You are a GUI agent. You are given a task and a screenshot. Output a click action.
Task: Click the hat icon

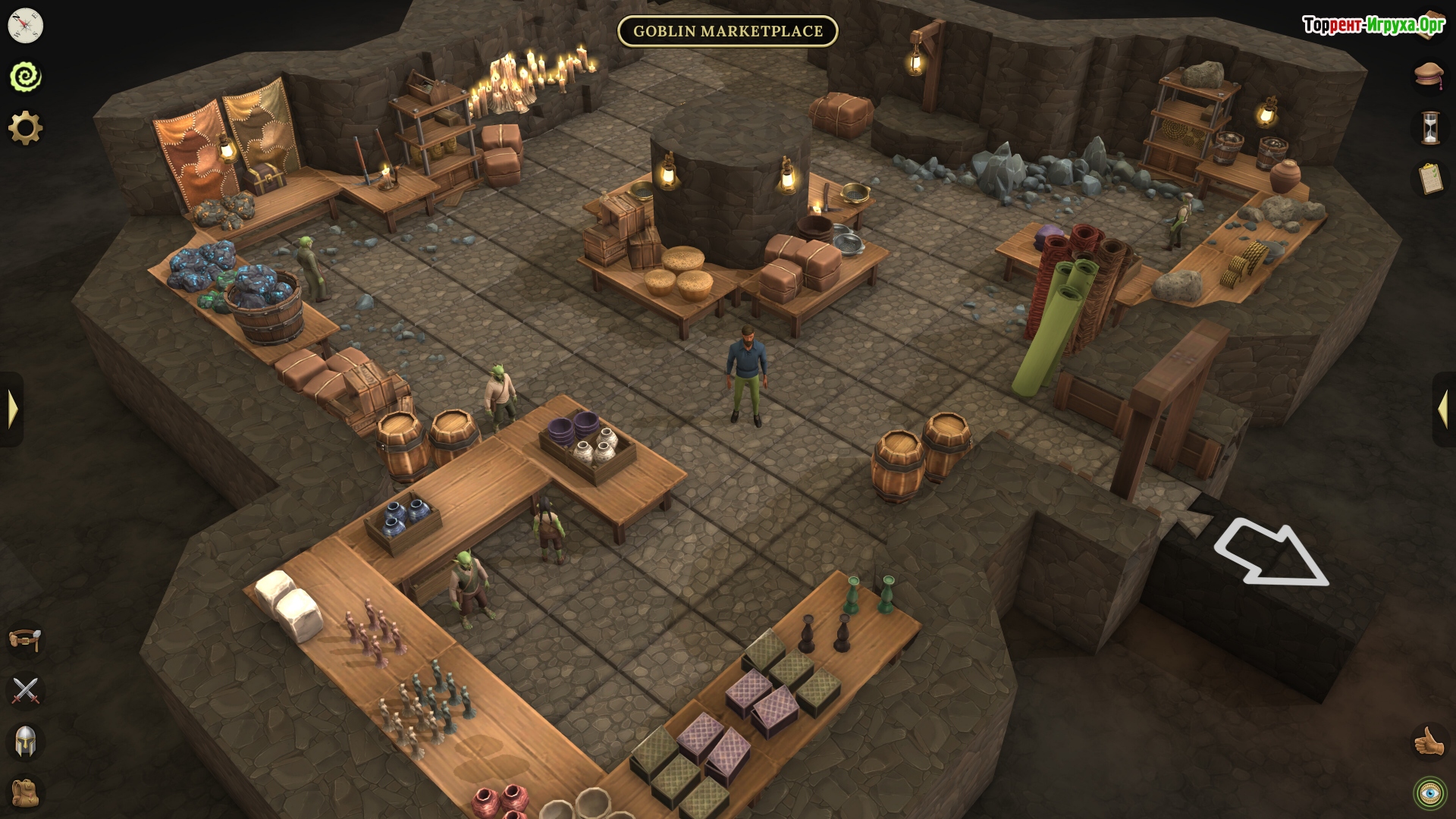[1429, 74]
